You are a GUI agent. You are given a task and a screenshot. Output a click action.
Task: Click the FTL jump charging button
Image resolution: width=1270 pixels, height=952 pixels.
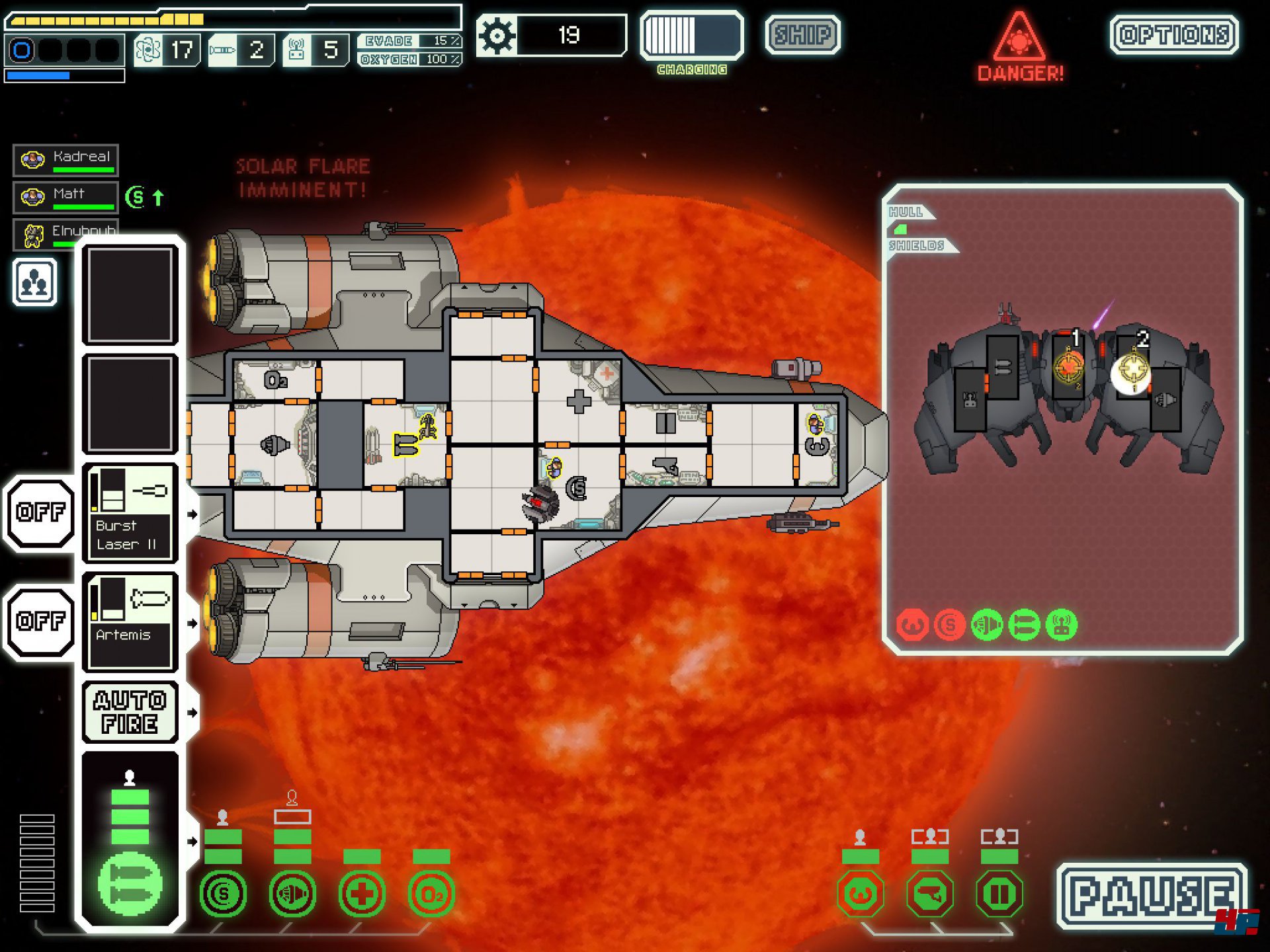(691, 36)
